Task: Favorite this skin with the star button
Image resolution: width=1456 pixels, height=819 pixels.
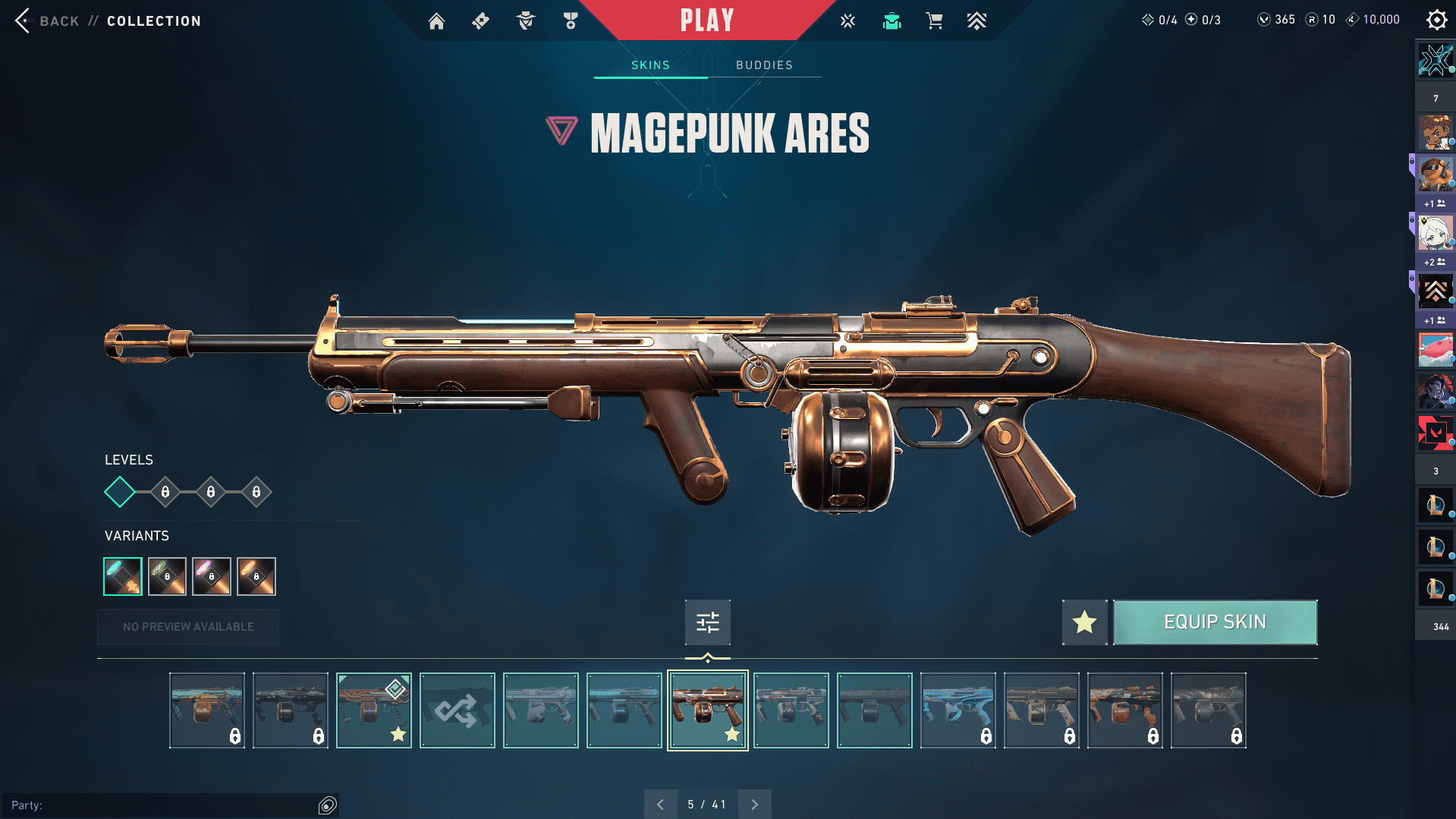Action: pos(1084,622)
